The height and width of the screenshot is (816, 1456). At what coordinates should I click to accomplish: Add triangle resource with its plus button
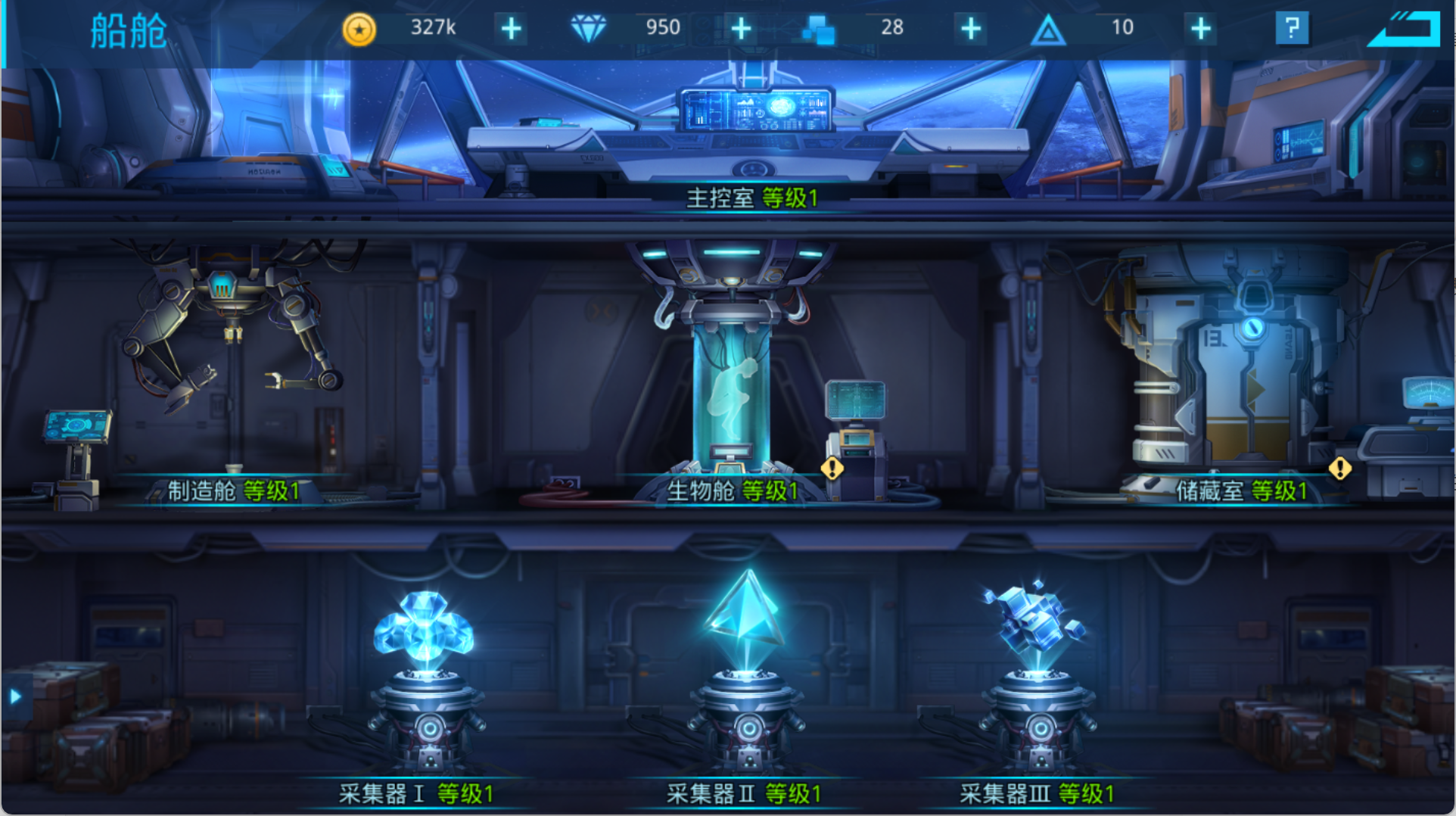coord(1201,29)
